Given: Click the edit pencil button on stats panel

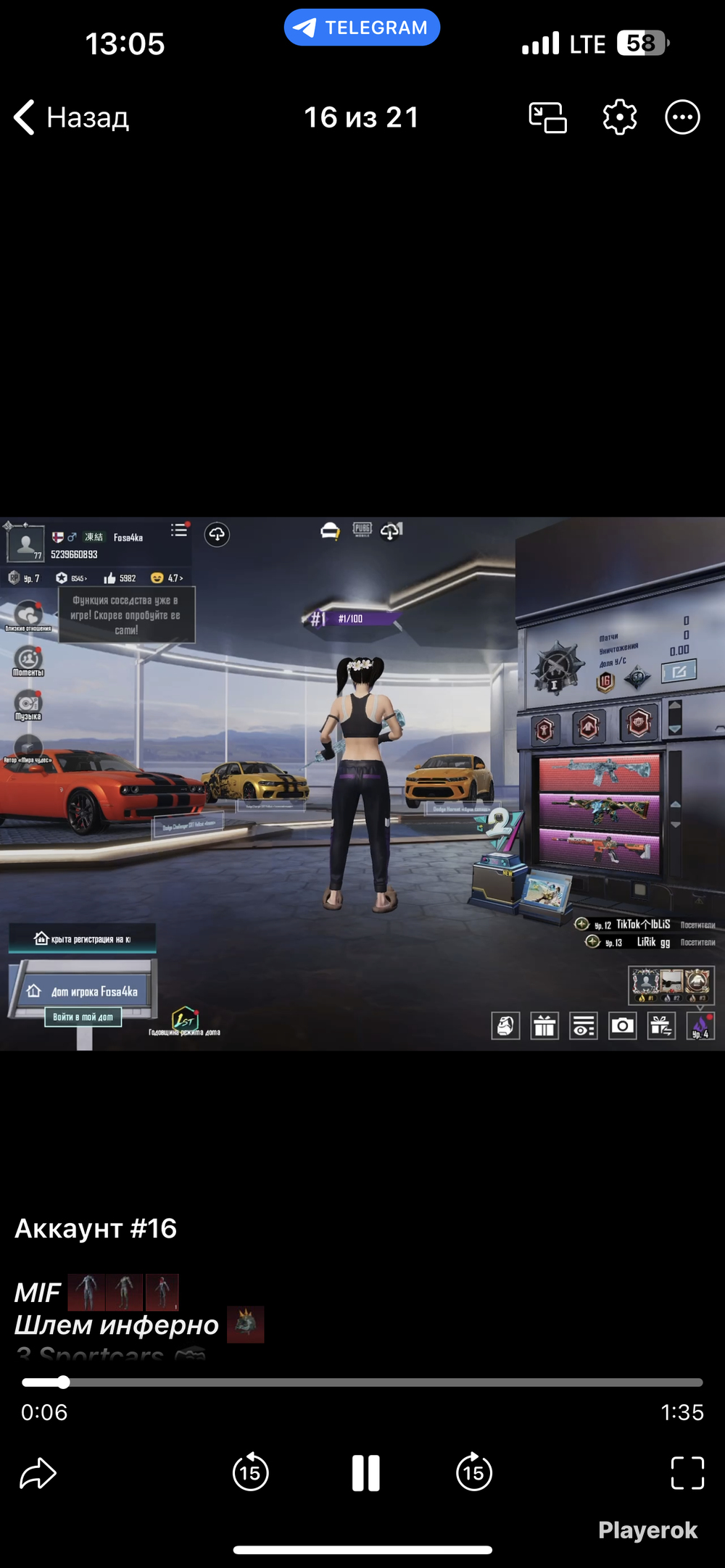Looking at the screenshot, I should click(x=679, y=672).
